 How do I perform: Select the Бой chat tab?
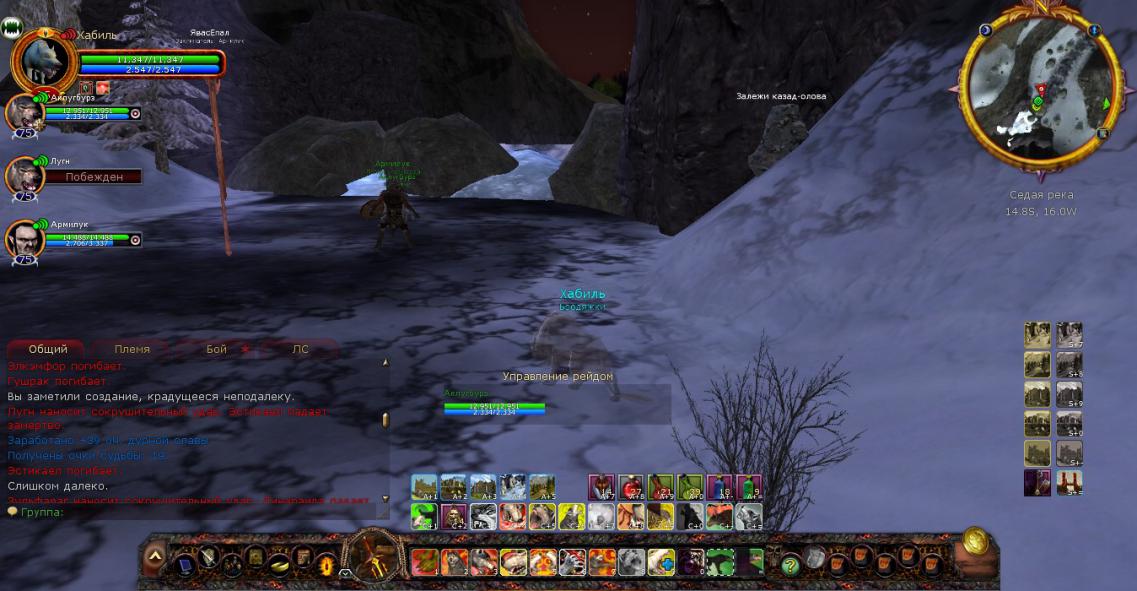(216, 349)
